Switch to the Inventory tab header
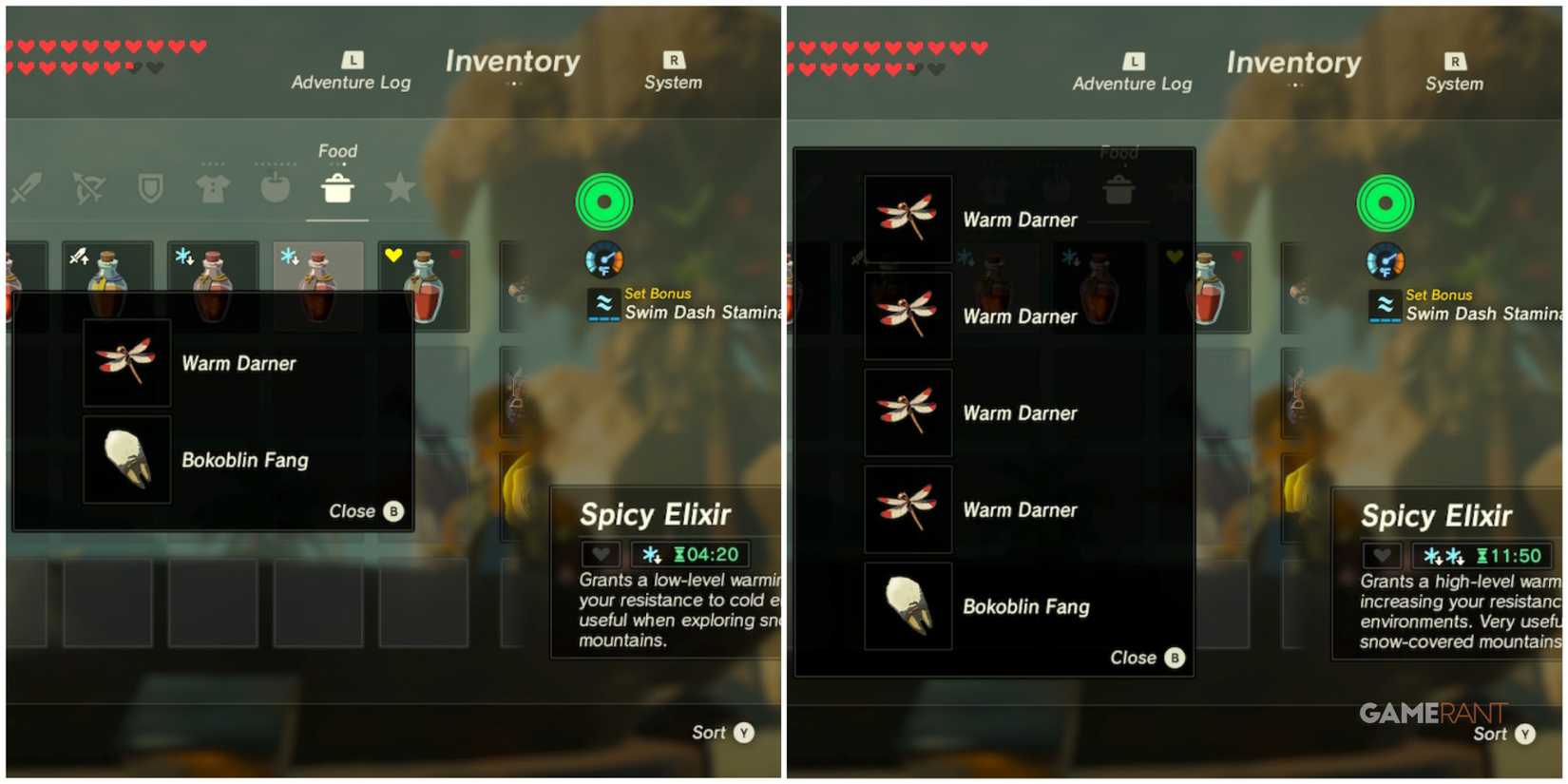Screen dimensions: 1568x784 [x=513, y=63]
